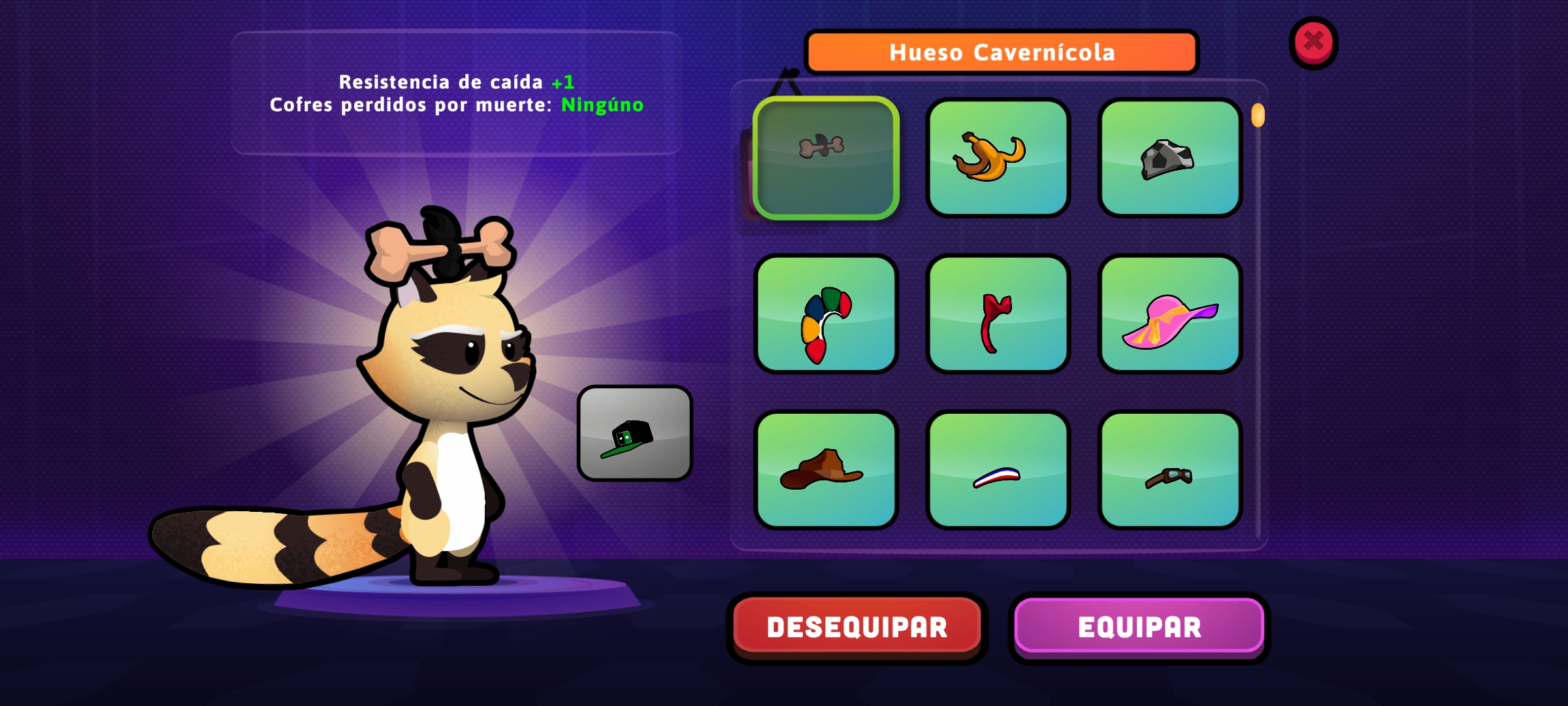Viewport: 1568px width, 706px height.
Task: Select the gray rock hat
Action: [x=1169, y=158]
